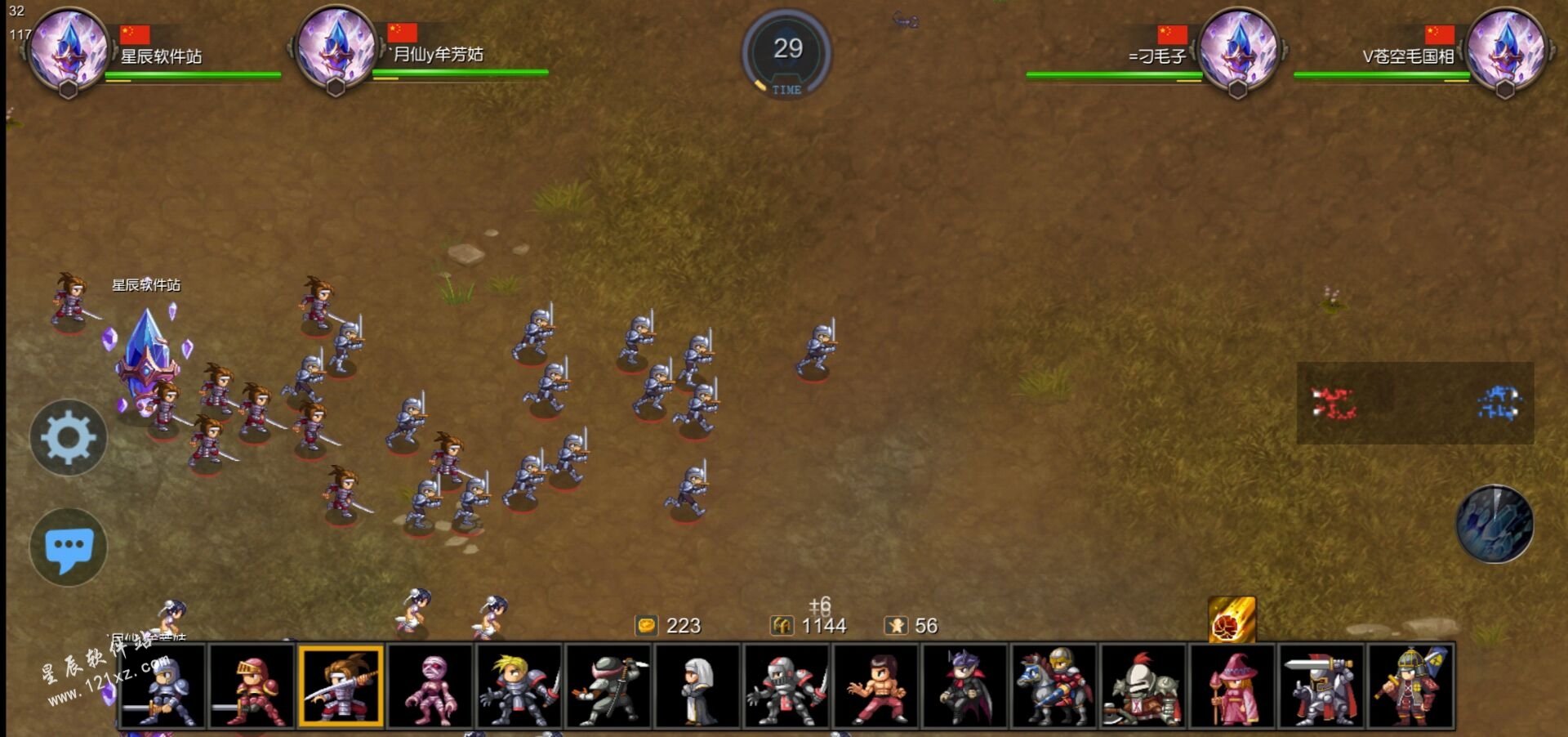Image resolution: width=1568 pixels, height=737 pixels.
Task: Pick the blonde spiky-haired warrior unit card
Action: tap(519, 686)
